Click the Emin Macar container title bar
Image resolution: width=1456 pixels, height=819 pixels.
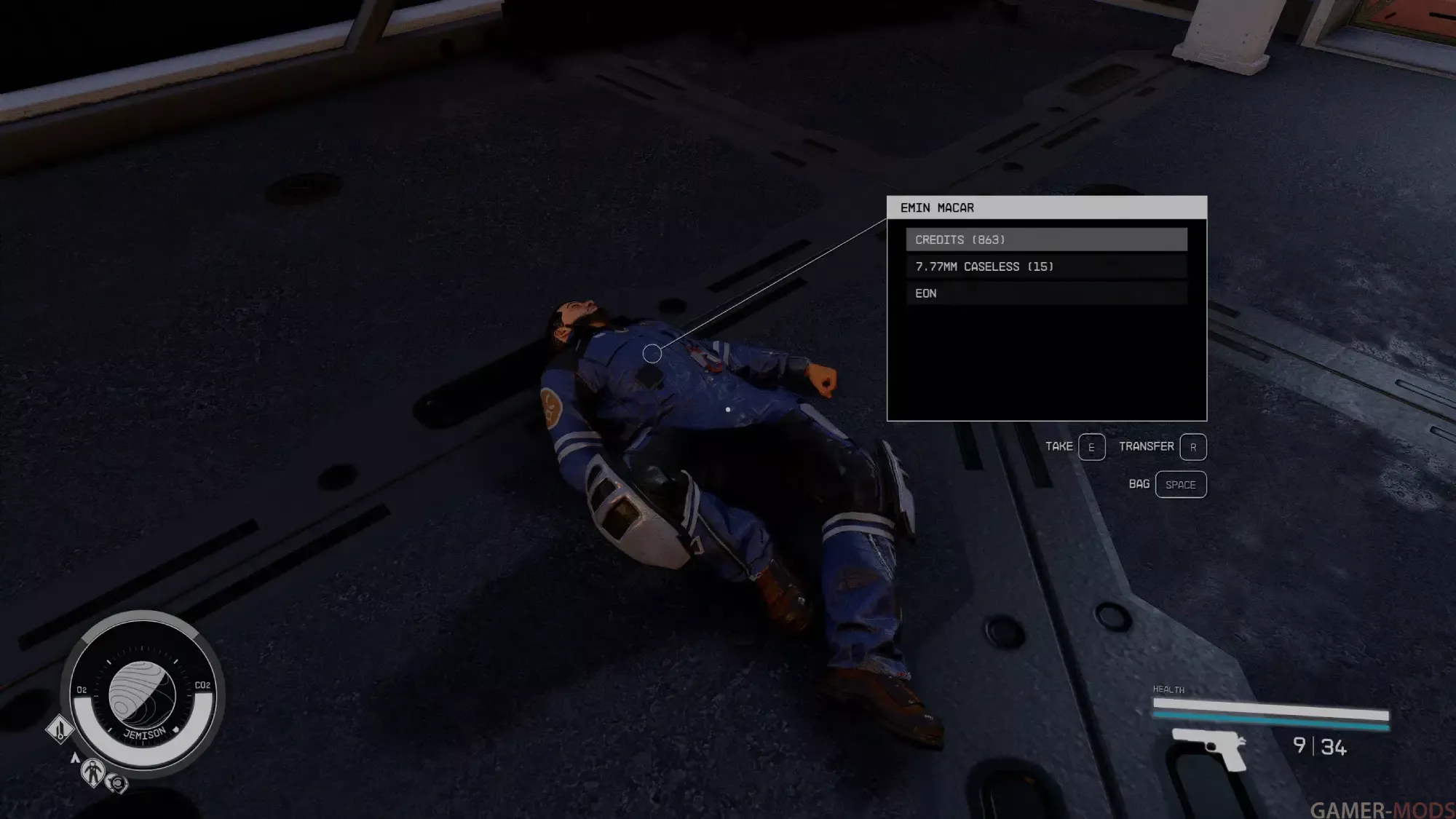pyautogui.click(x=1046, y=207)
